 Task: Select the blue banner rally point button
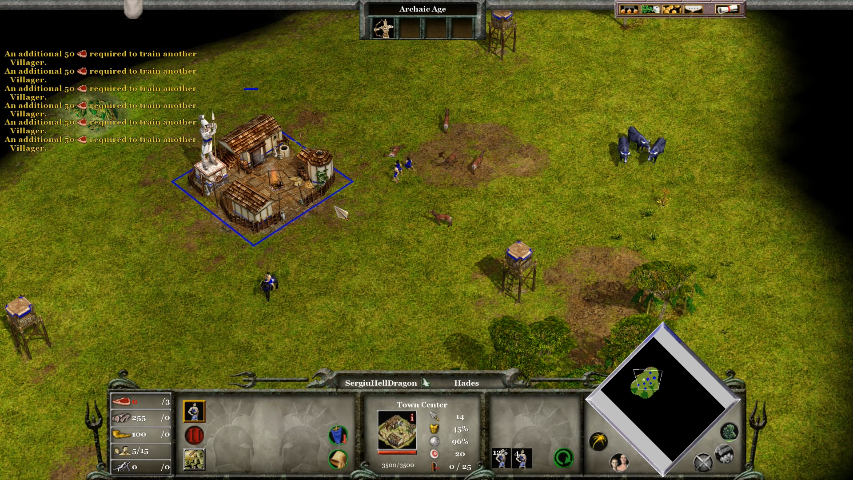[x=339, y=436]
